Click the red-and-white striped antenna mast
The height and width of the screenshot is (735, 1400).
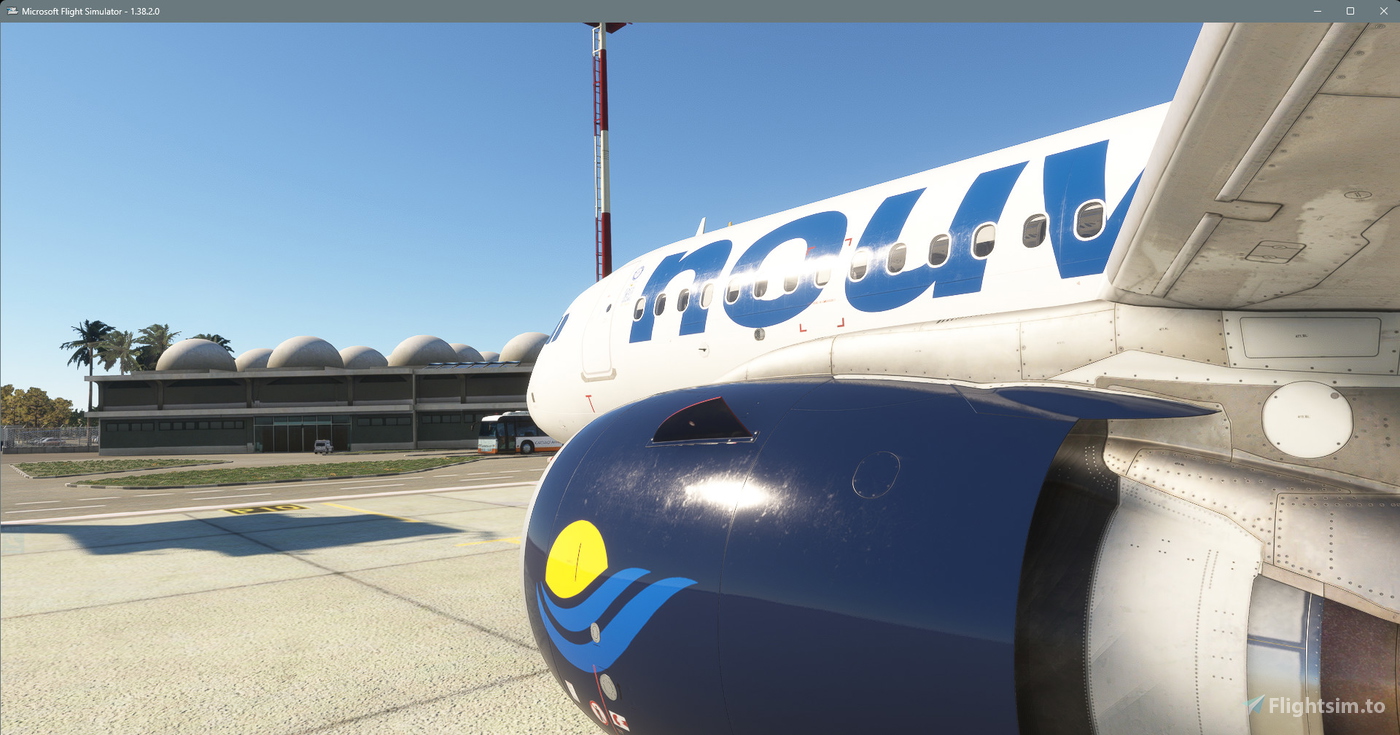tap(599, 150)
